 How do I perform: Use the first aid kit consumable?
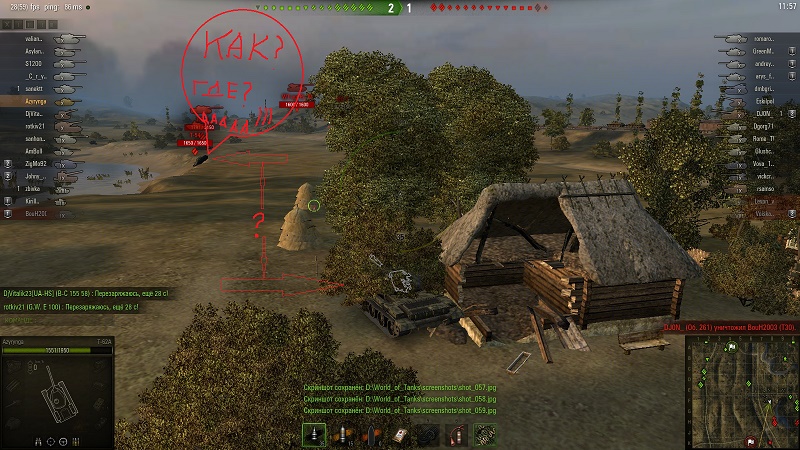400,435
